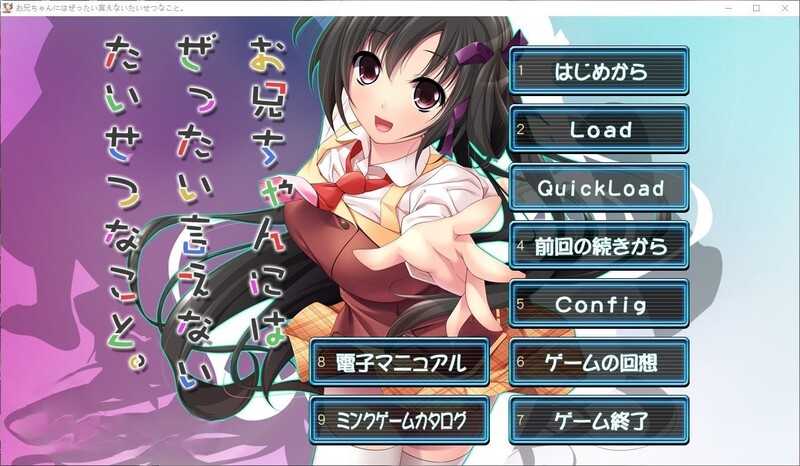The width and height of the screenshot is (800, 466).
Task: Minimize the game window
Action: pyautogui.click(x=729, y=8)
